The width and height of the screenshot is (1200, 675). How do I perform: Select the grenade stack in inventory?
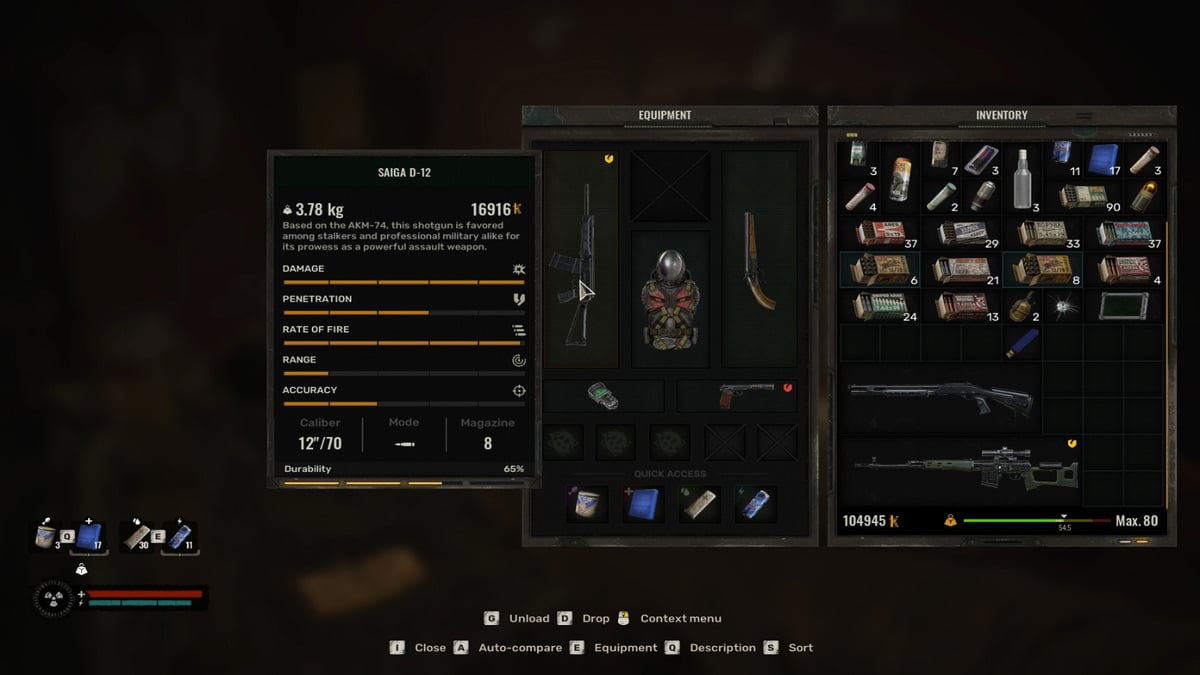pyautogui.click(x=1022, y=306)
